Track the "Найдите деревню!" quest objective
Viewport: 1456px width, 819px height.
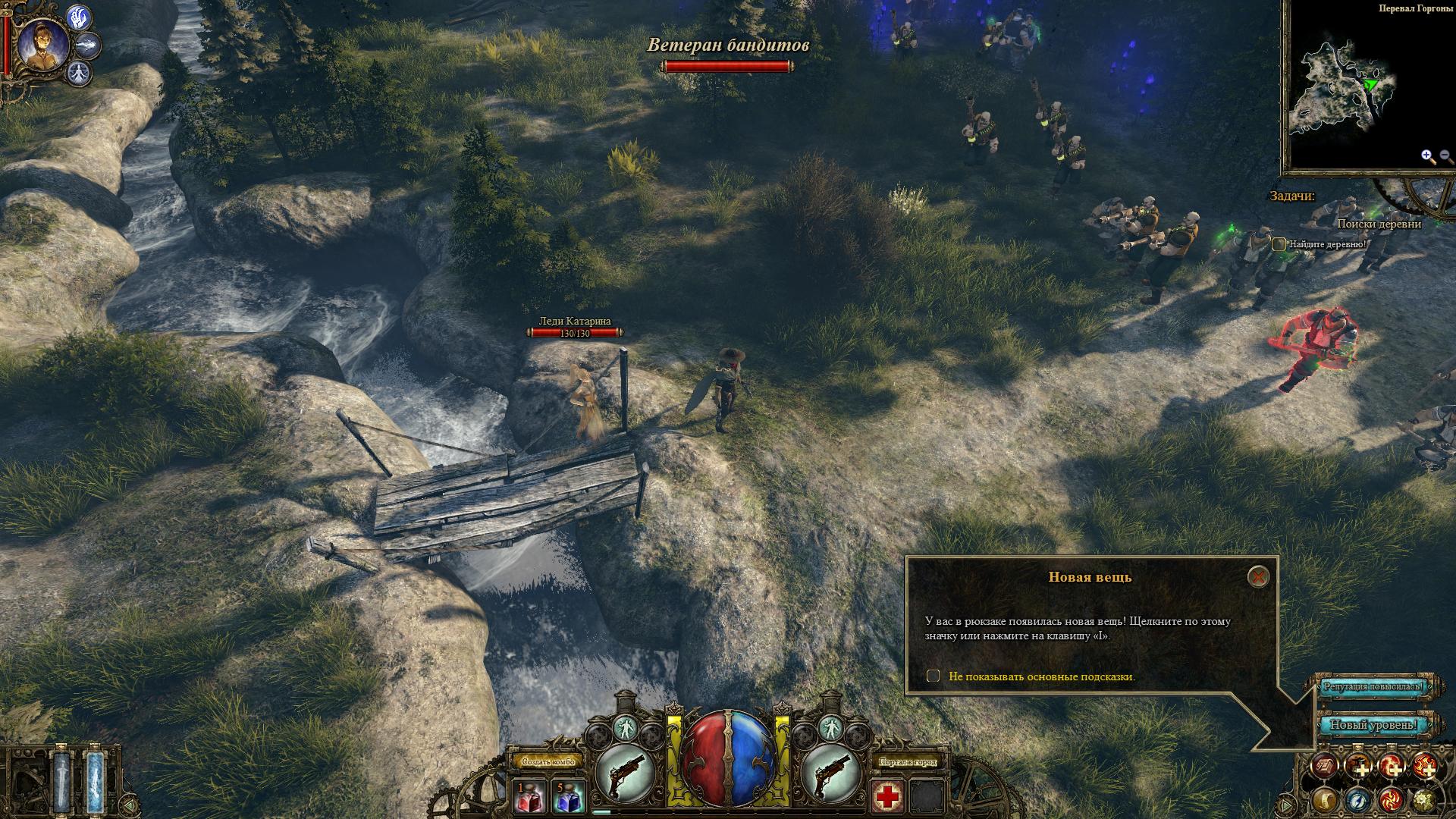pyautogui.click(x=1279, y=244)
